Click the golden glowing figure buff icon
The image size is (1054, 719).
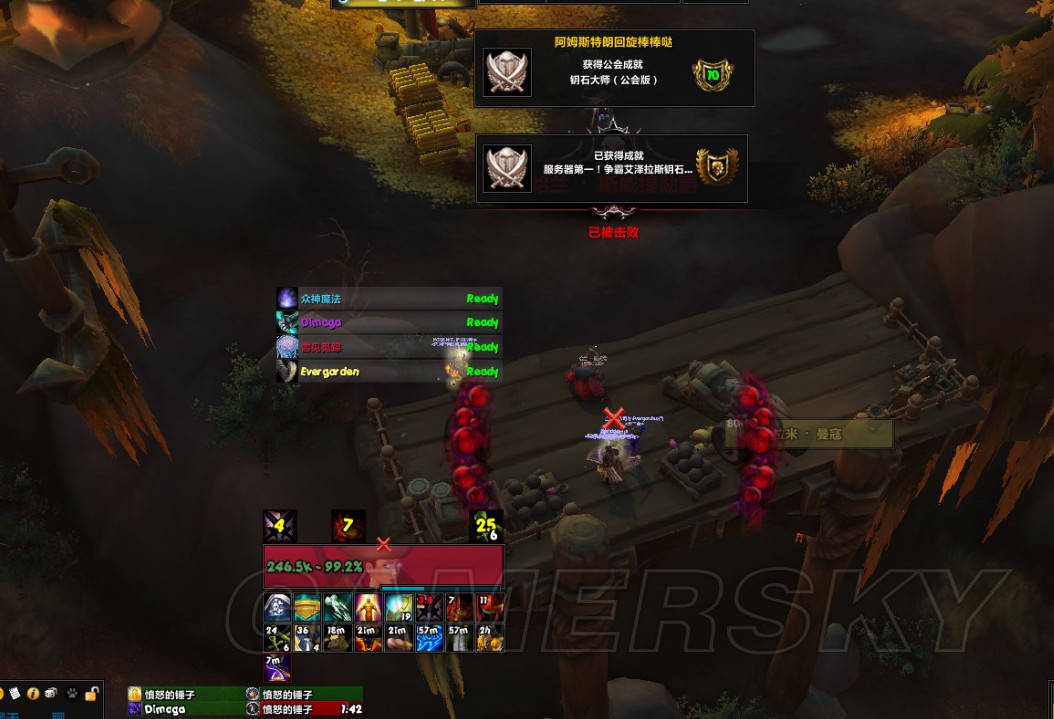368,608
